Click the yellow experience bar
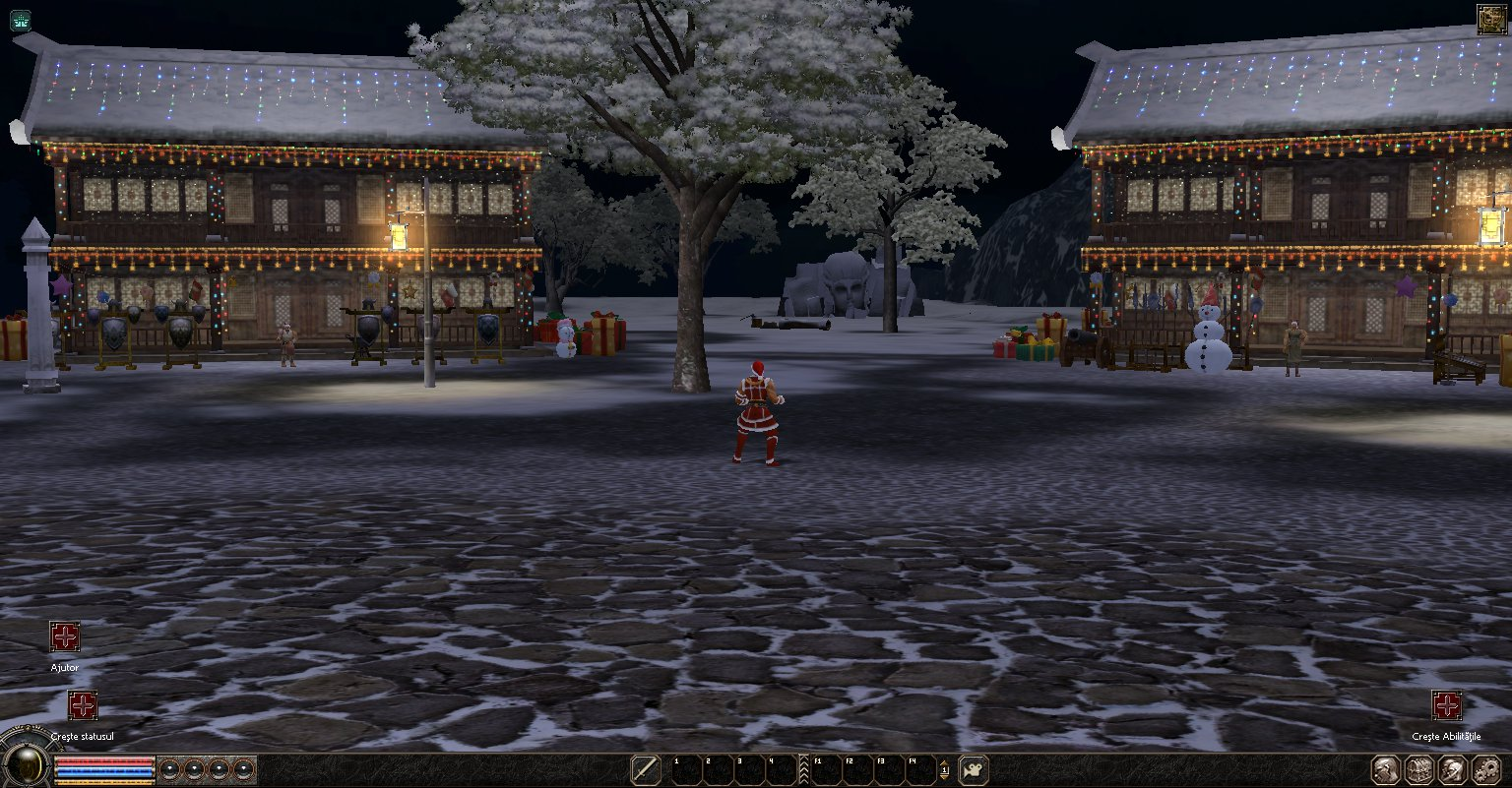Screen dimensions: 1512x788 [x=103, y=782]
